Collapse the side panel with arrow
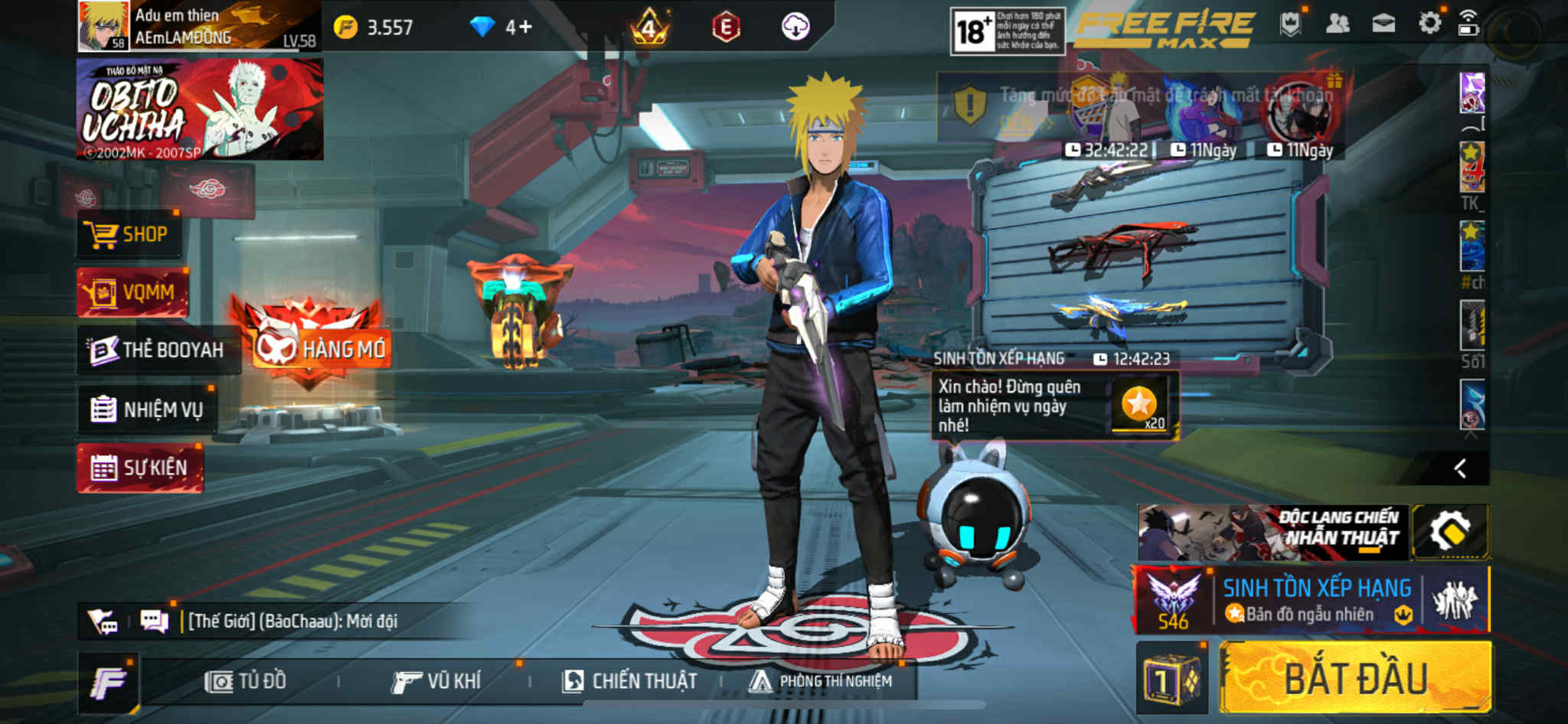1568x724 pixels. click(1460, 468)
